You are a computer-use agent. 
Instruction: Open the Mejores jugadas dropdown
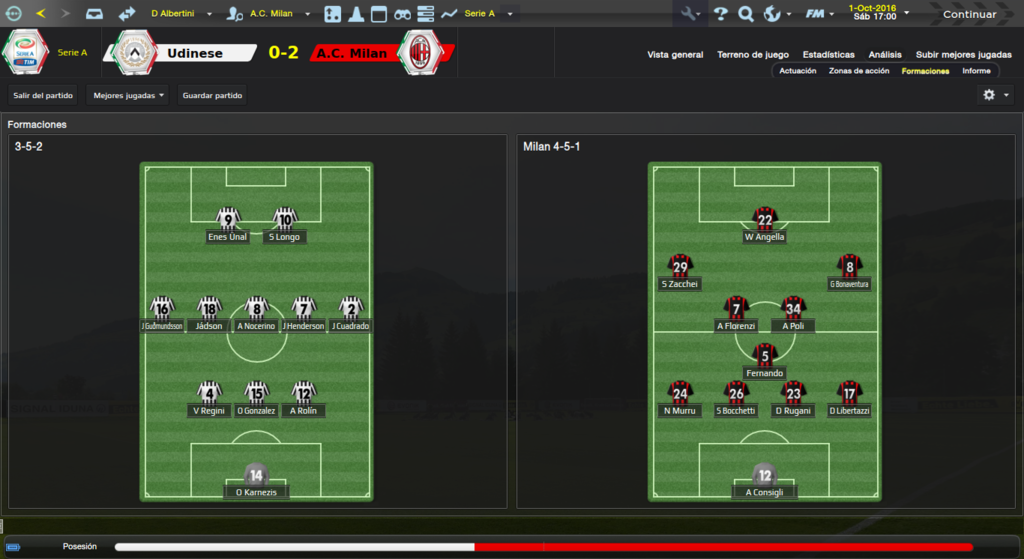(129, 95)
